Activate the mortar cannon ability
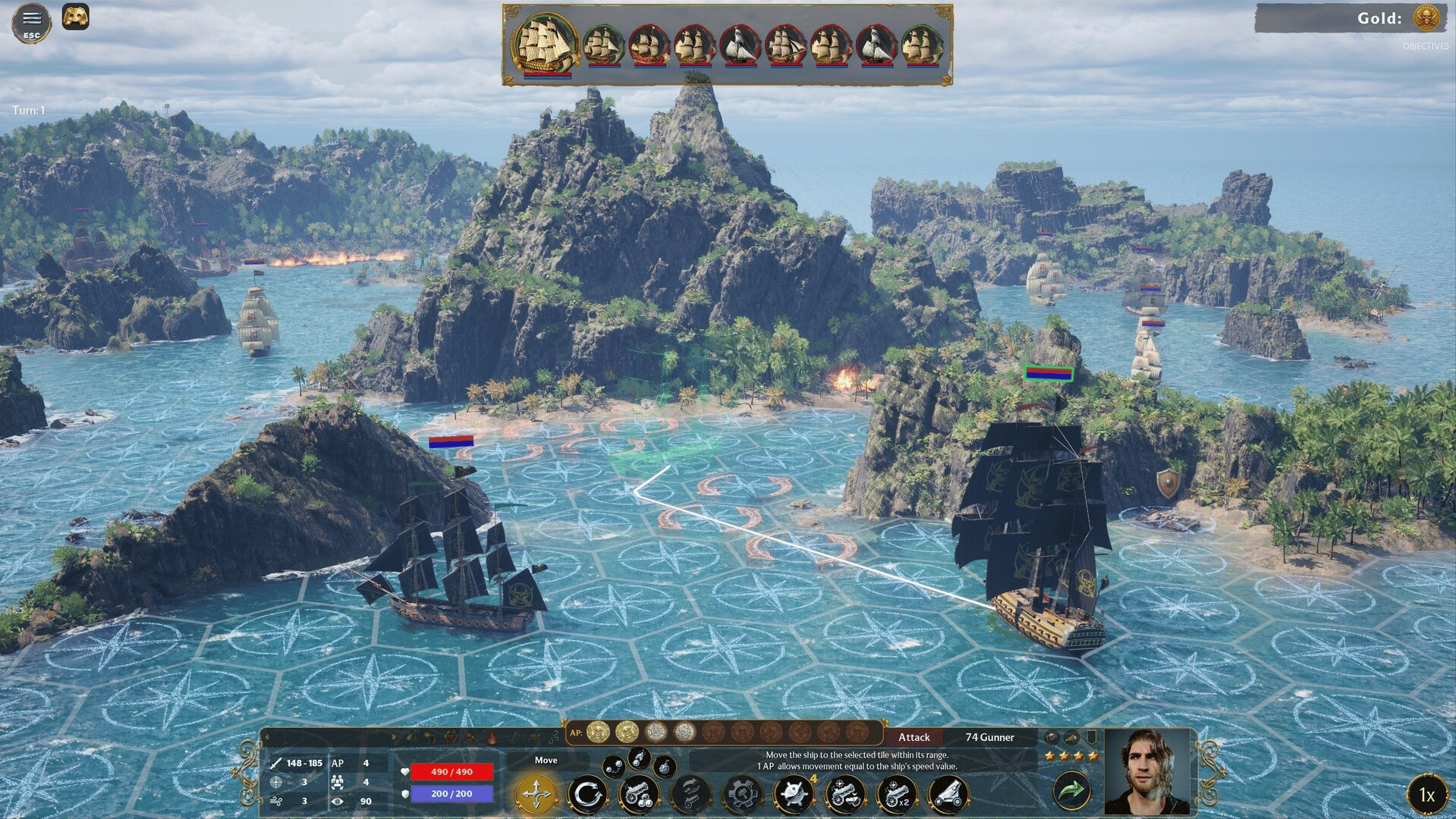This screenshot has height=819, width=1456. pyautogui.click(x=948, y=794)
